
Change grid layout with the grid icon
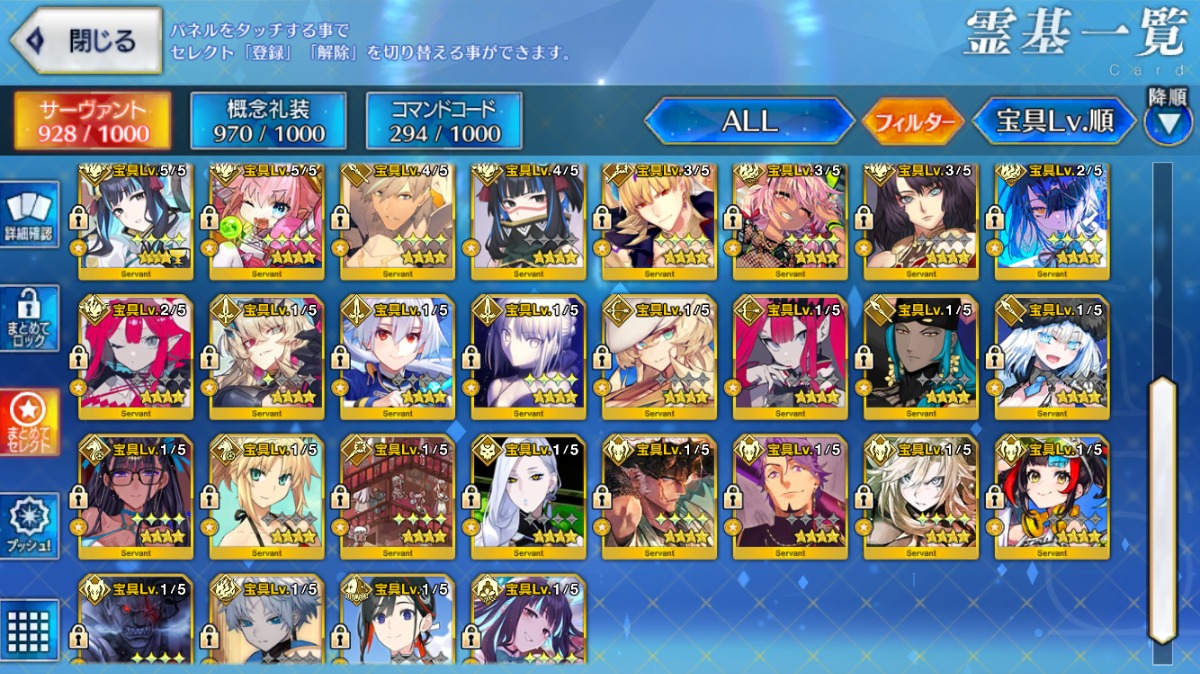click(x=29, y=629)
